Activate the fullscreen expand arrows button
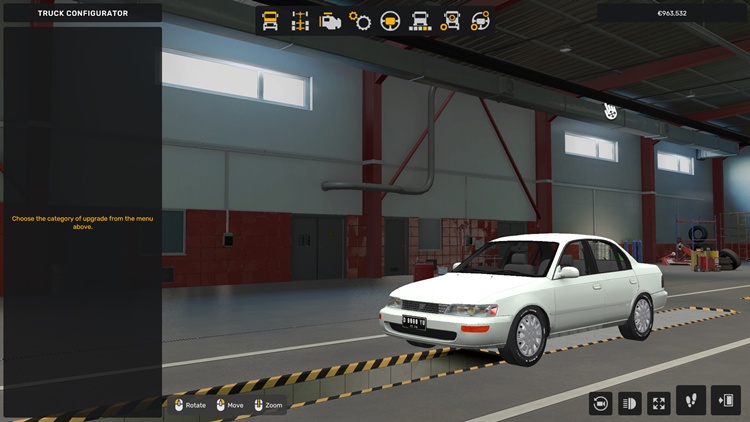This screenshot has height=422, width=750. [659, 403]
